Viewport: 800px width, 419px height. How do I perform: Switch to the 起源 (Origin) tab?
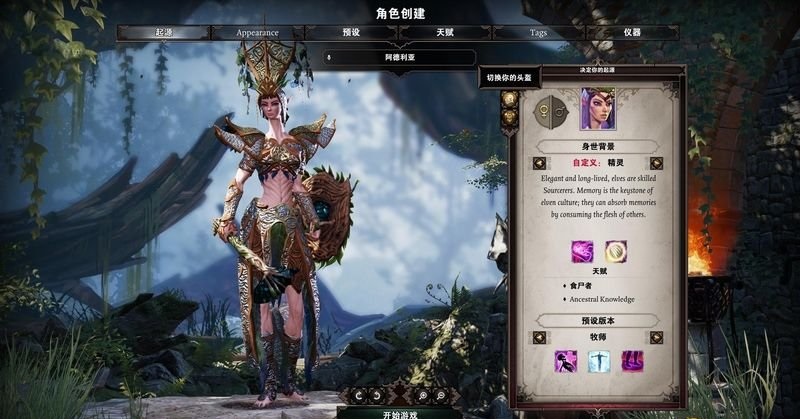click(x=163, y=32)
